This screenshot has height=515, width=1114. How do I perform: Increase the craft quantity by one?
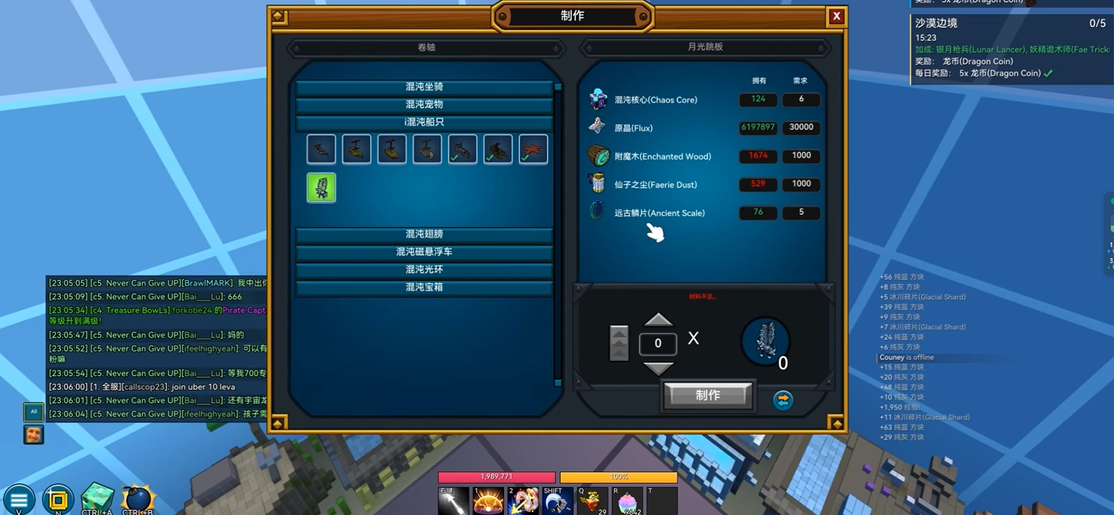coord(658,320)
